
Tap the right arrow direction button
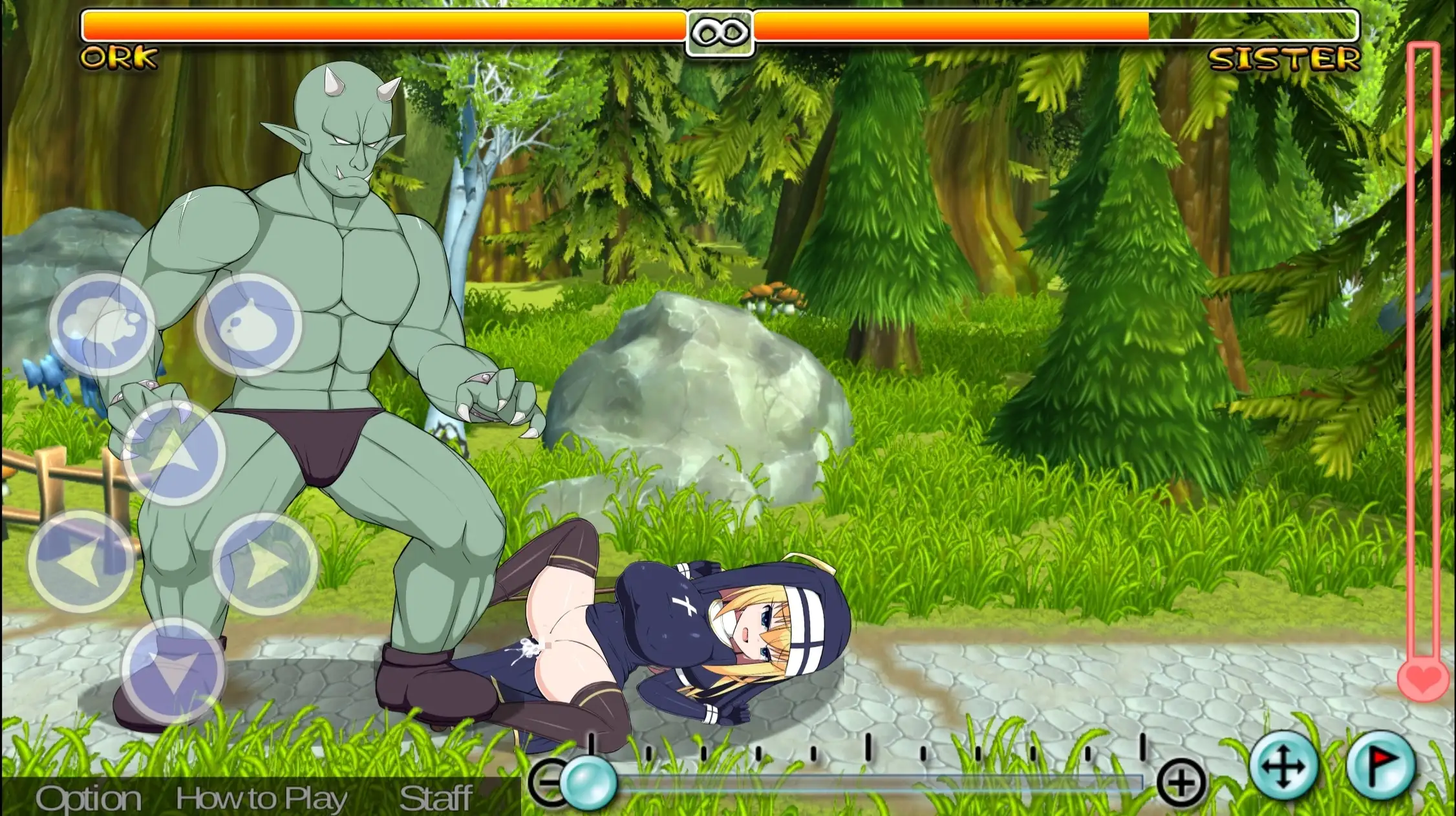[x=265, y=563]
